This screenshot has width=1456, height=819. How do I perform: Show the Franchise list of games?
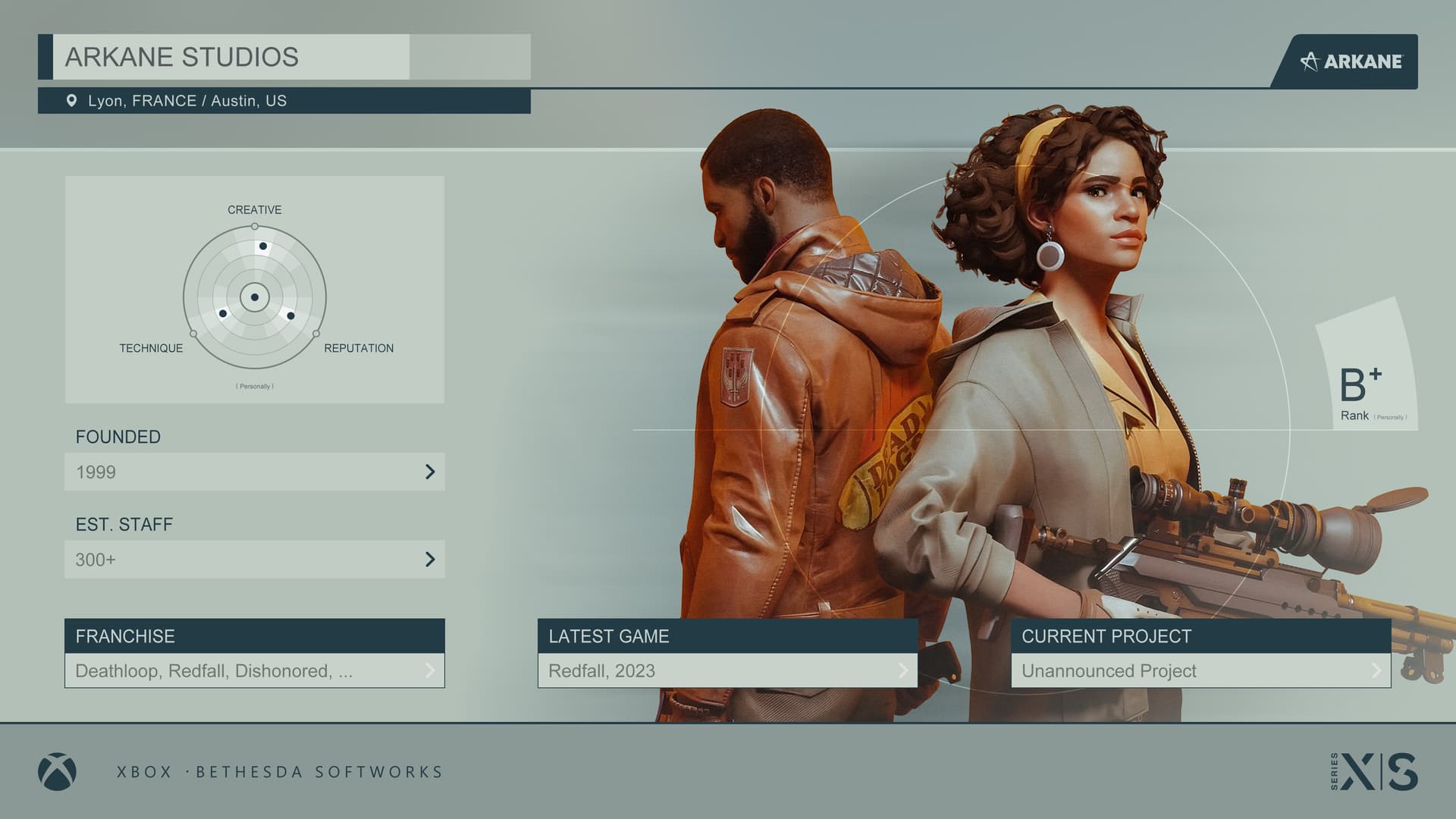[x=255, y=670]
